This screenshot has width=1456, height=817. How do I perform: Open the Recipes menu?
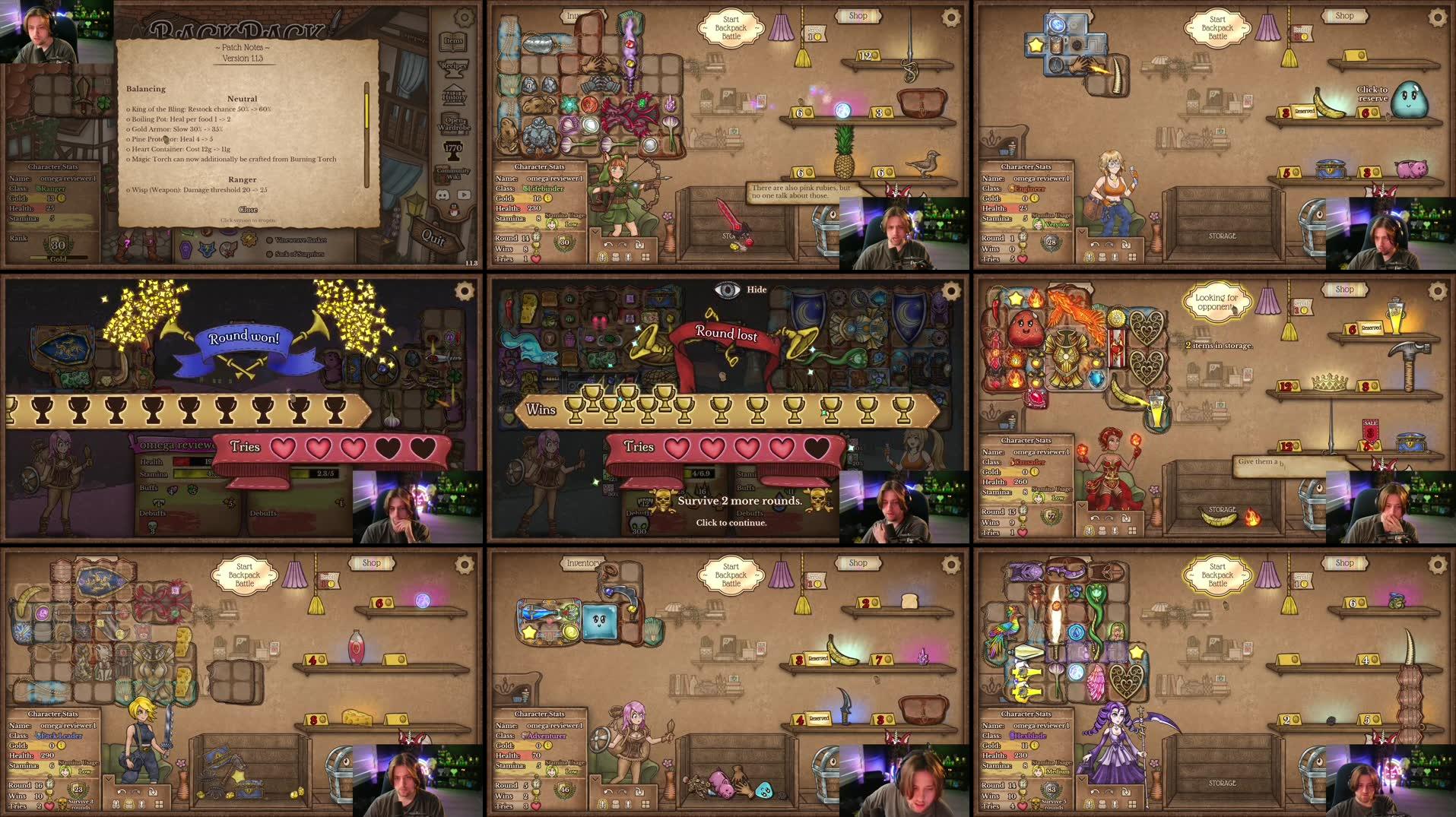click(454, 67)
